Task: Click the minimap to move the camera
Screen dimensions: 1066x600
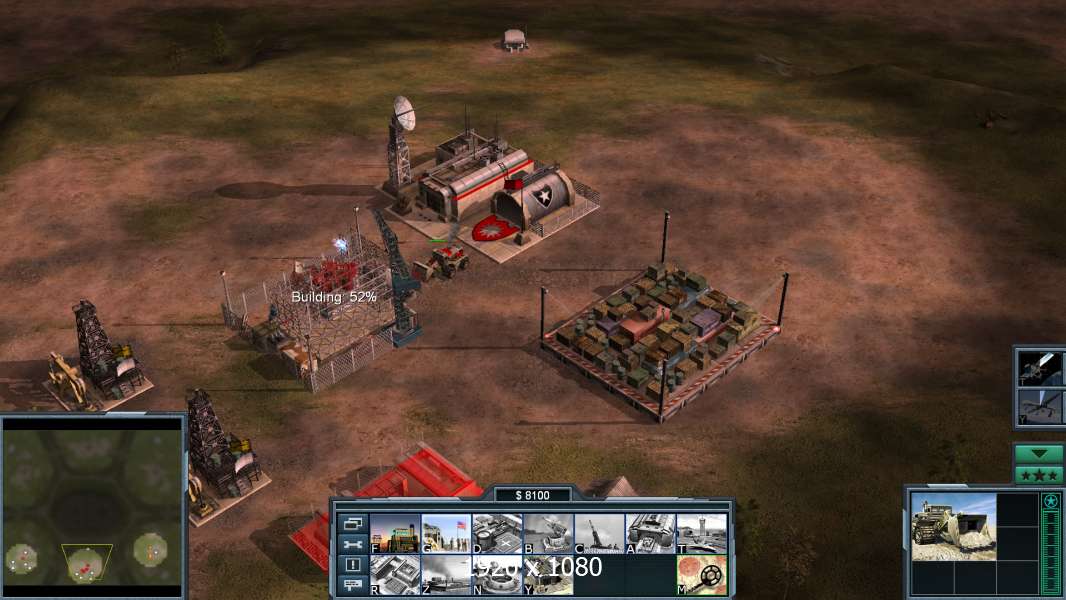Action: pos(92,505)
